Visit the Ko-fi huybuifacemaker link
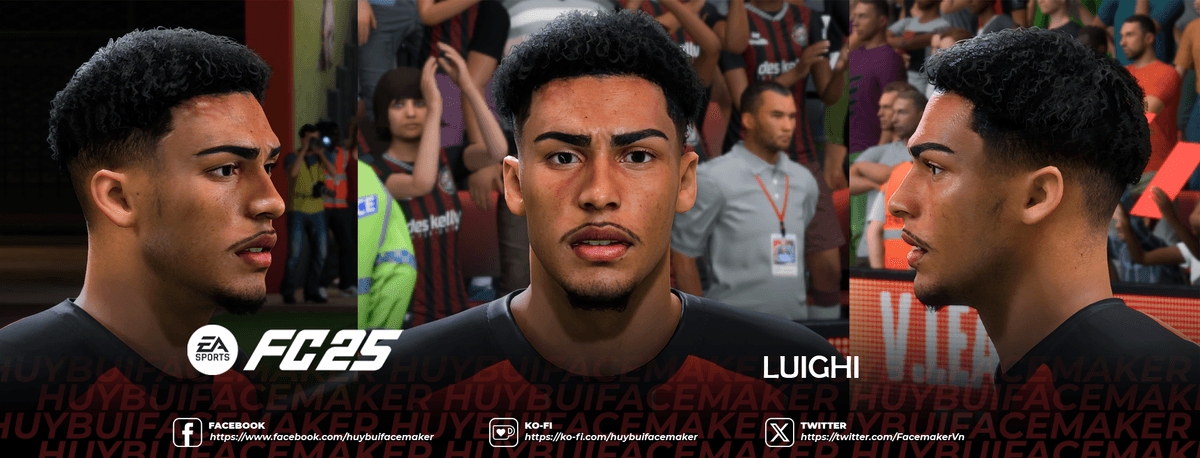 point(610,437)
